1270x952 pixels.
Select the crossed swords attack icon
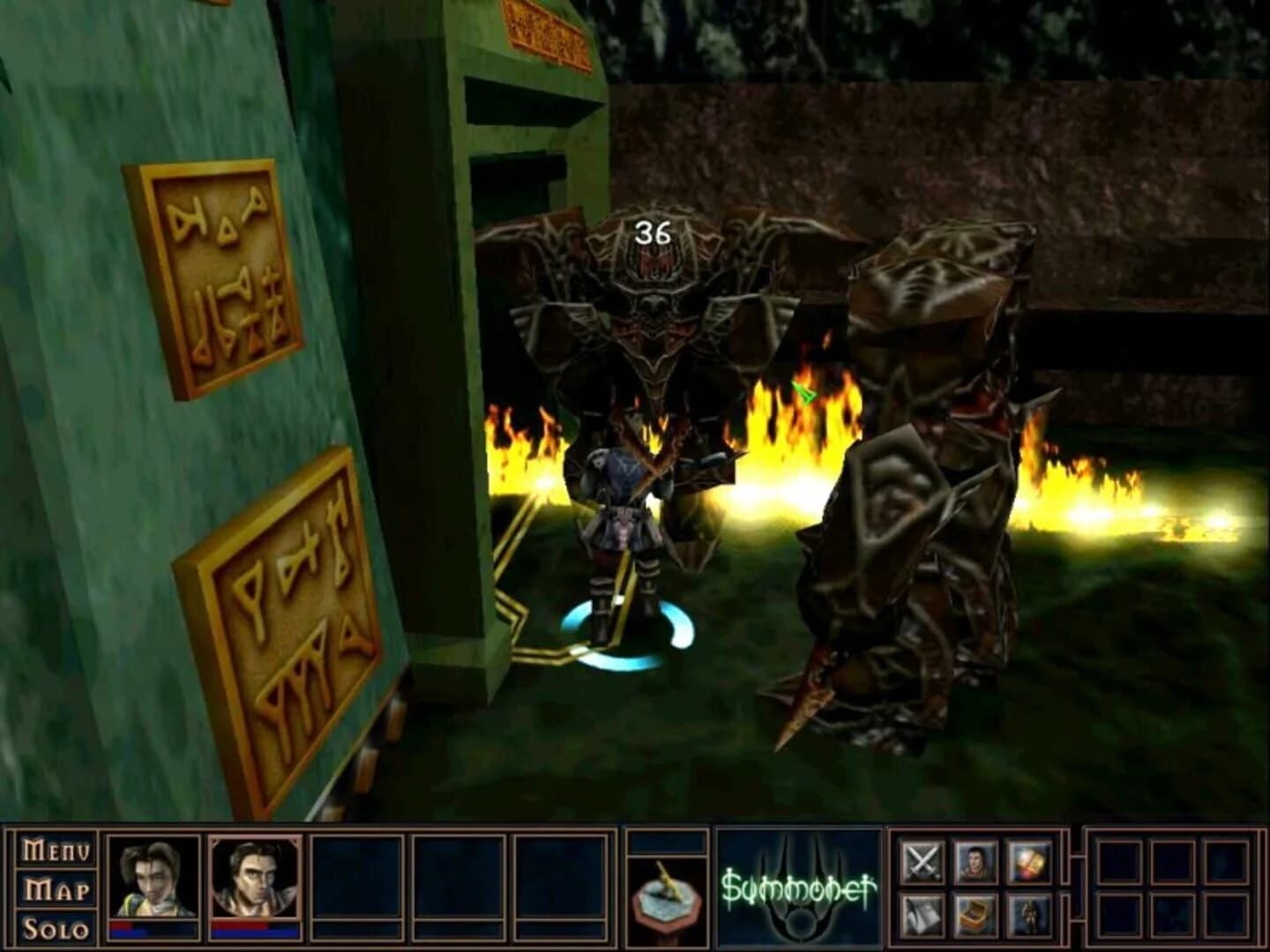[x=923, y=861]
